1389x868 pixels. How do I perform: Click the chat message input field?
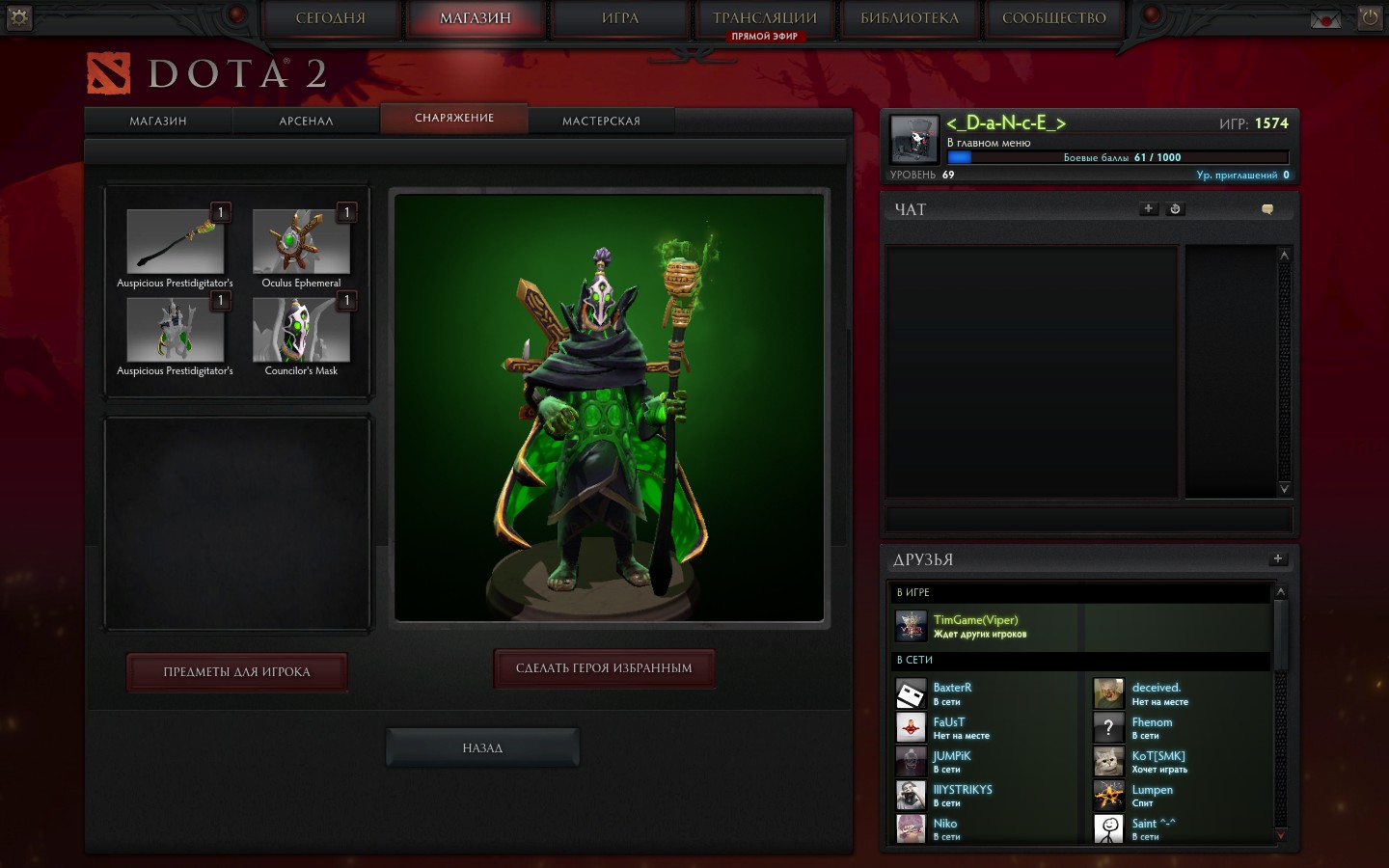(x=1089, y=519)
